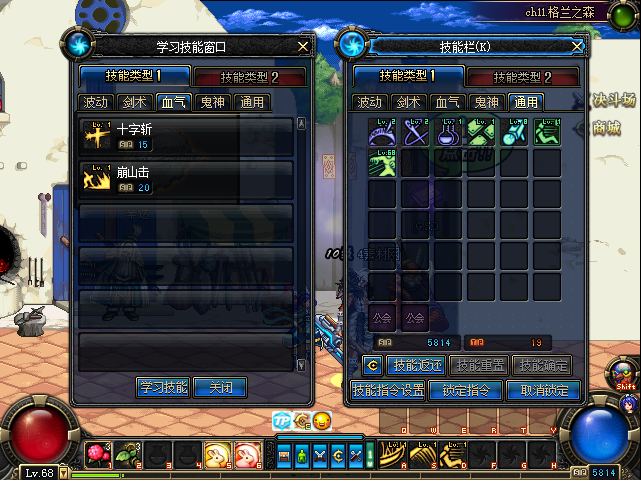The height and width of the screenshot is (480, 641).
Task: Open the 波动 tab in 学习技能窗口
Action: click(x=95, y=101)
